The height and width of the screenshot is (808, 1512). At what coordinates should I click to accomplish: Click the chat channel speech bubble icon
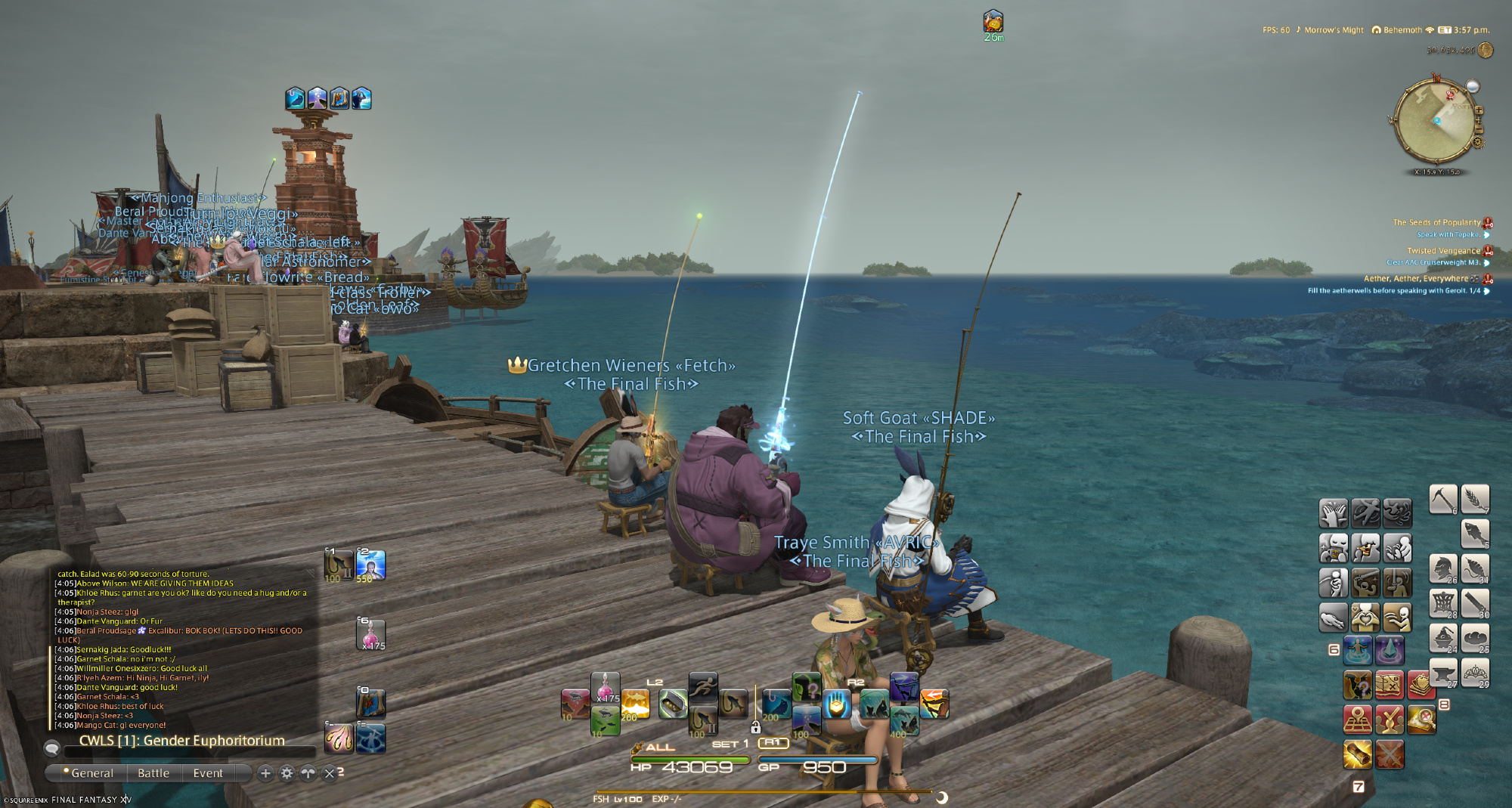[52, 748]
